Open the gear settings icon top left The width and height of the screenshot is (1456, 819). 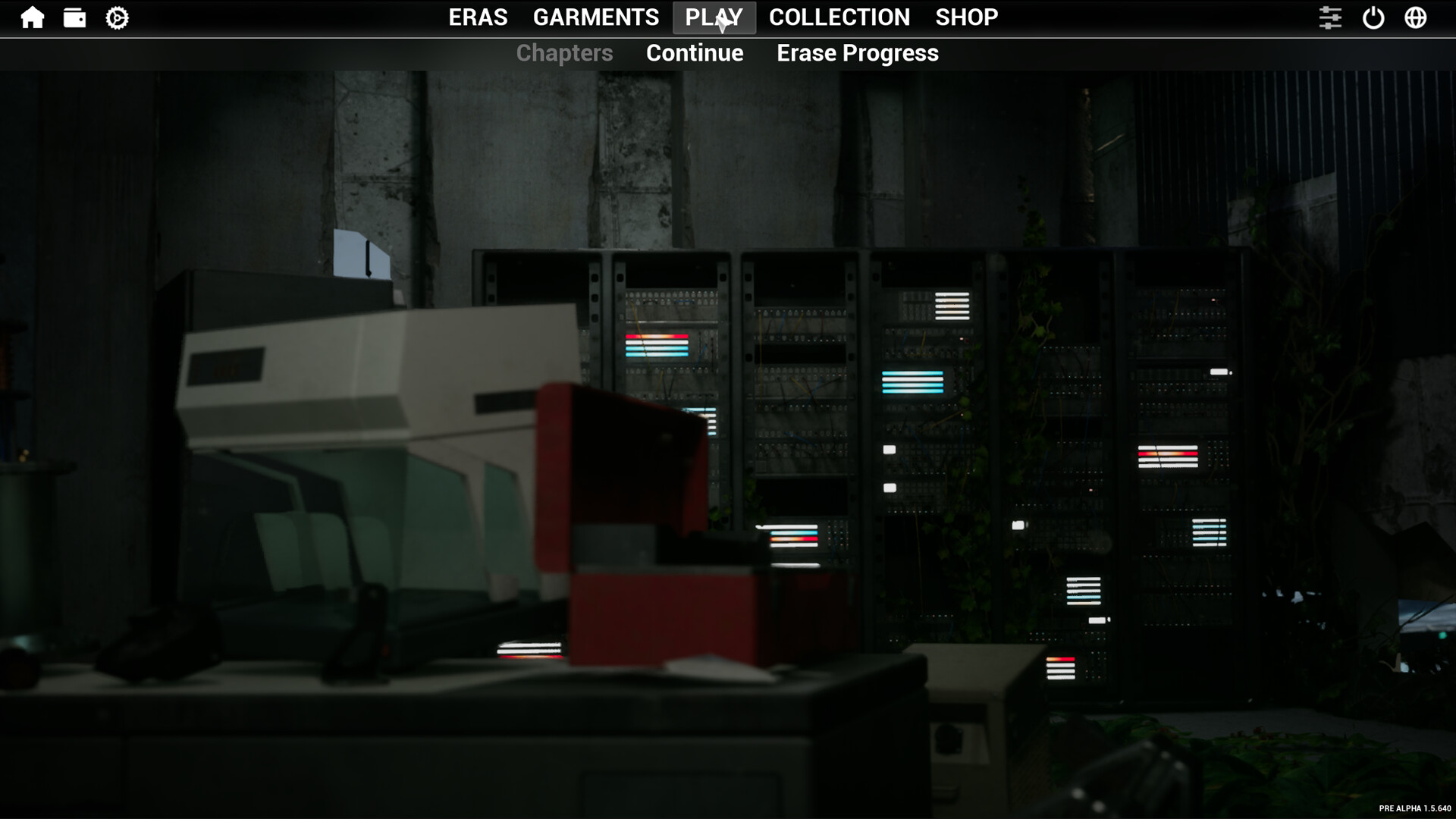[x=117, y=17]
